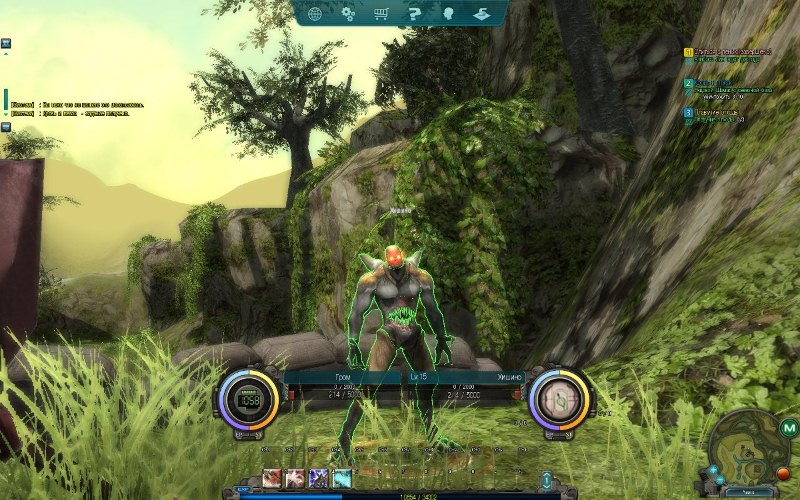Viewport: 800px width, 500px height.
Task: Click the top menu's rightmost platform icon
Action: click(x=480, y=14)
